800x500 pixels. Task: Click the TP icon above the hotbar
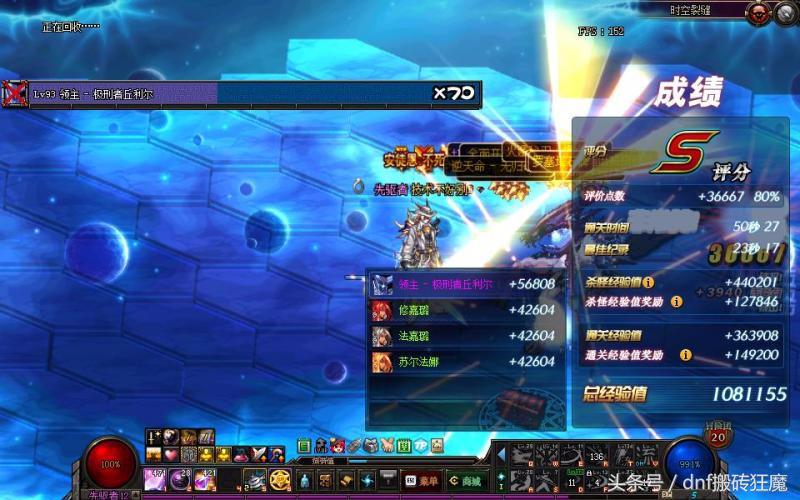(420, 446)
